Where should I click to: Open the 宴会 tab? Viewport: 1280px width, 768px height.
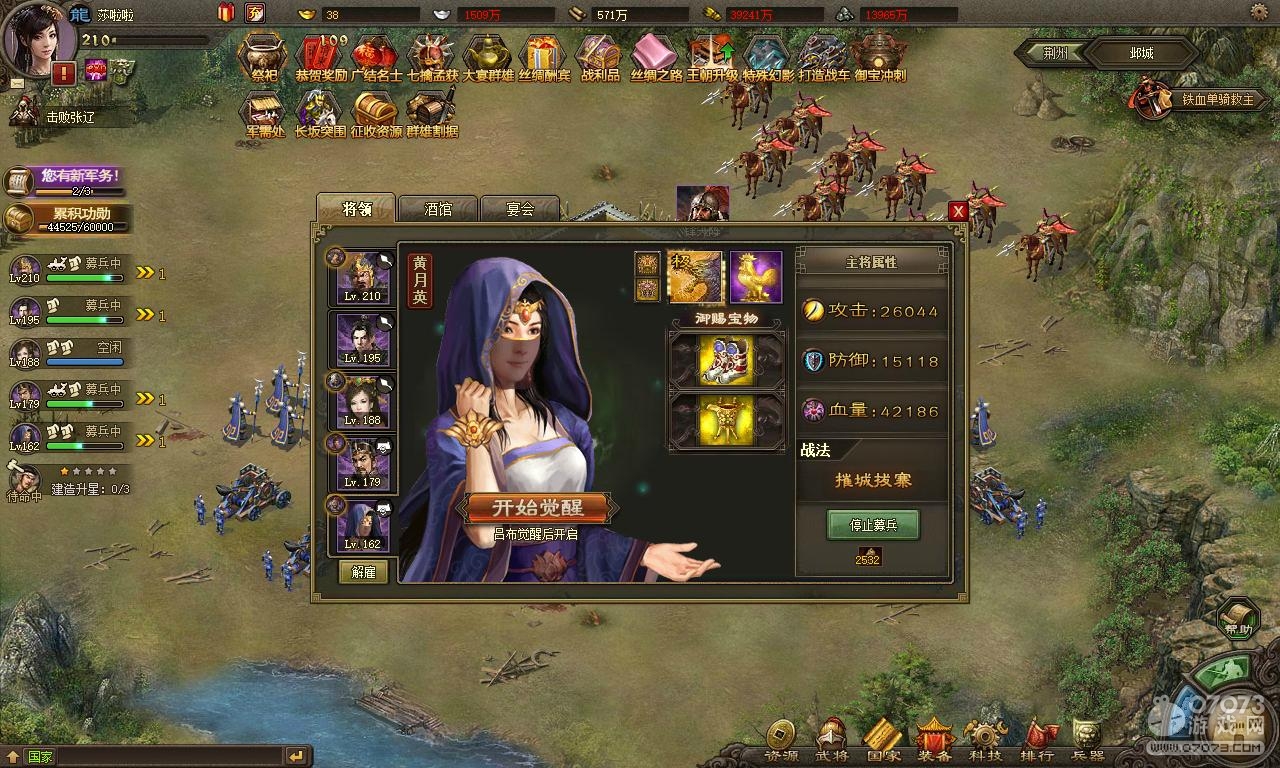tap(519, 209)
